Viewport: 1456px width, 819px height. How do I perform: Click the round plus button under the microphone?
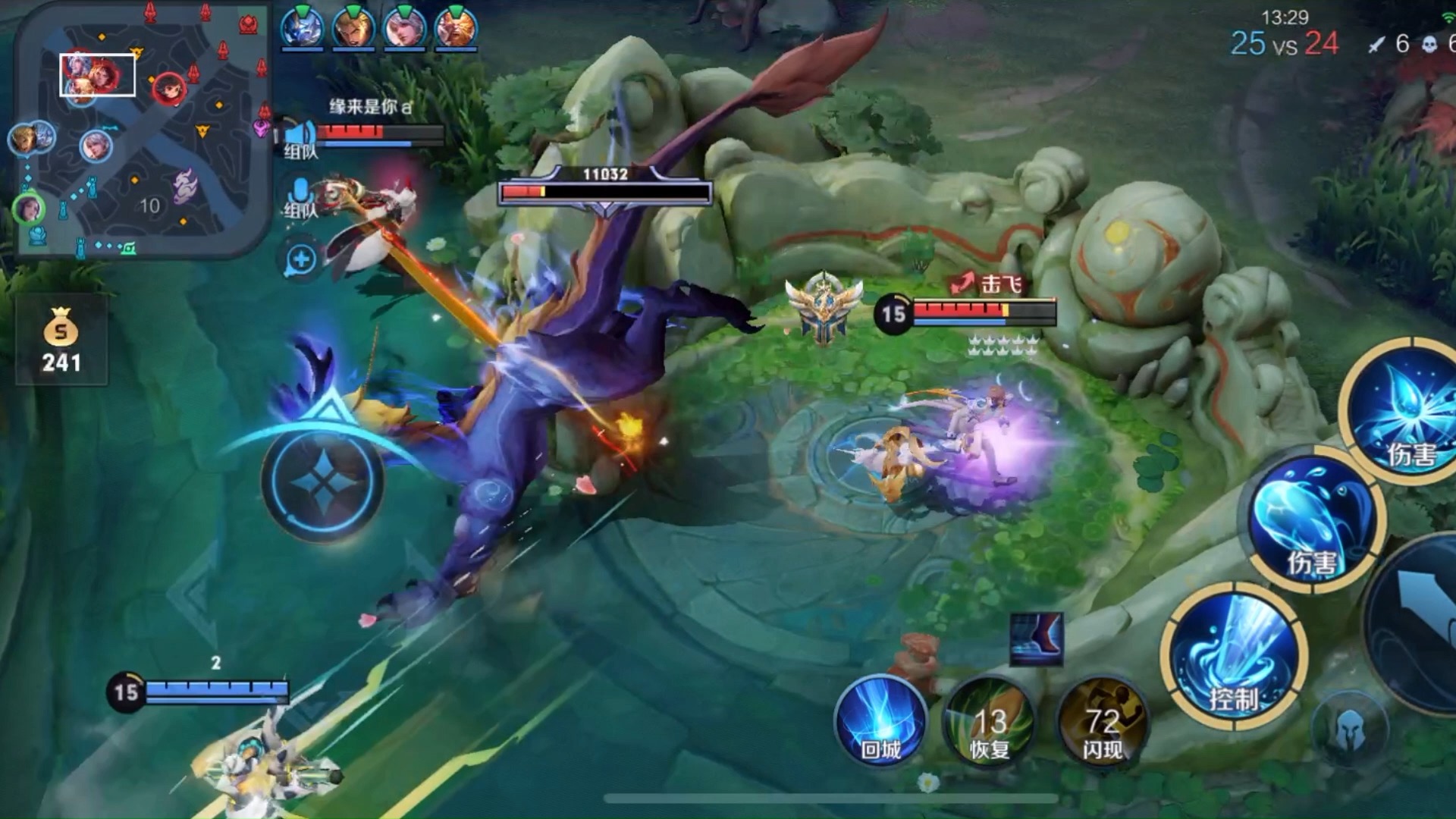[301, 259]
